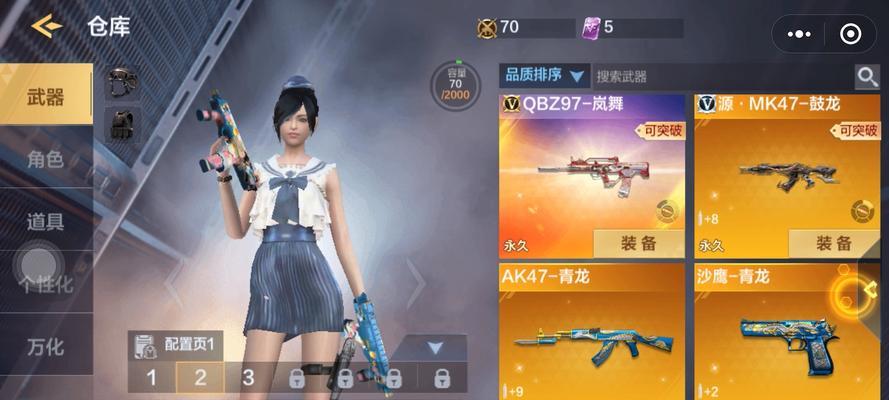Image resolution: width=889 pixels, height=400 pixels.
Task: Select the helmet equipment icon
Action: coord(122,83)
